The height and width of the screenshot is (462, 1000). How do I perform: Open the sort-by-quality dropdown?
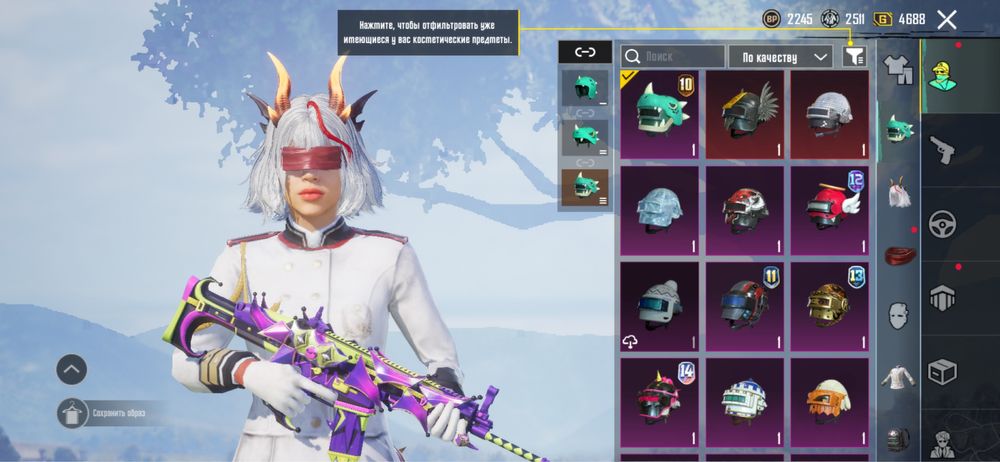click(781, 56)
